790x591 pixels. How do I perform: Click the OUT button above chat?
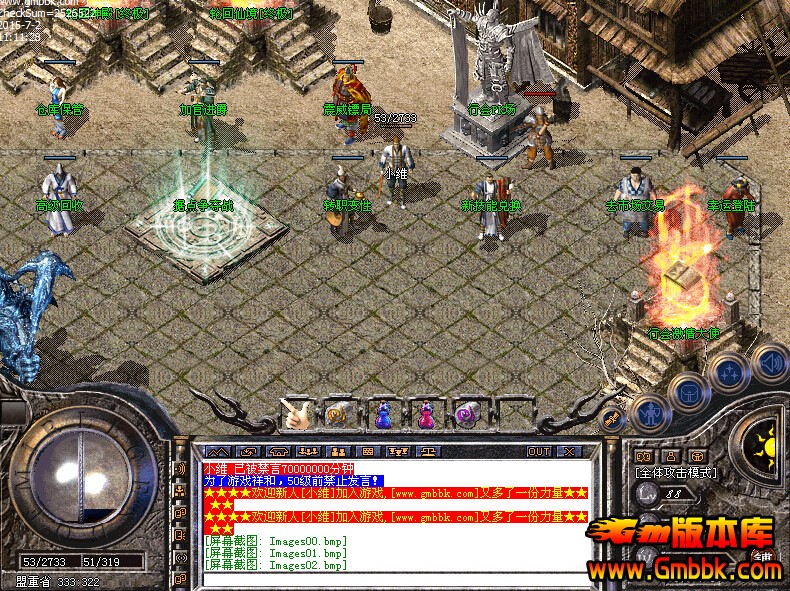[x=539, y=452]
